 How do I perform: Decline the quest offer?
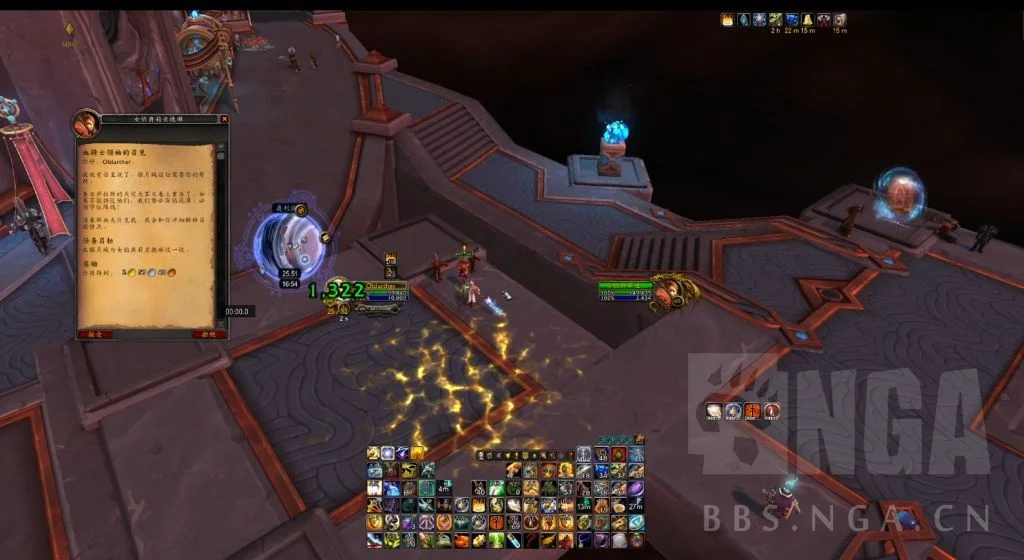pyautogui.click(x=208, y=335)
